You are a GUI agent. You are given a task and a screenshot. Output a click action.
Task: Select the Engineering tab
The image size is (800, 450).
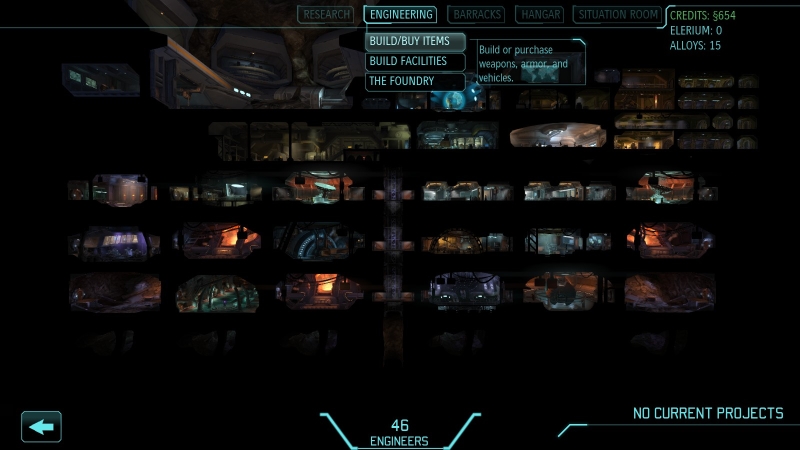point(400,15)
